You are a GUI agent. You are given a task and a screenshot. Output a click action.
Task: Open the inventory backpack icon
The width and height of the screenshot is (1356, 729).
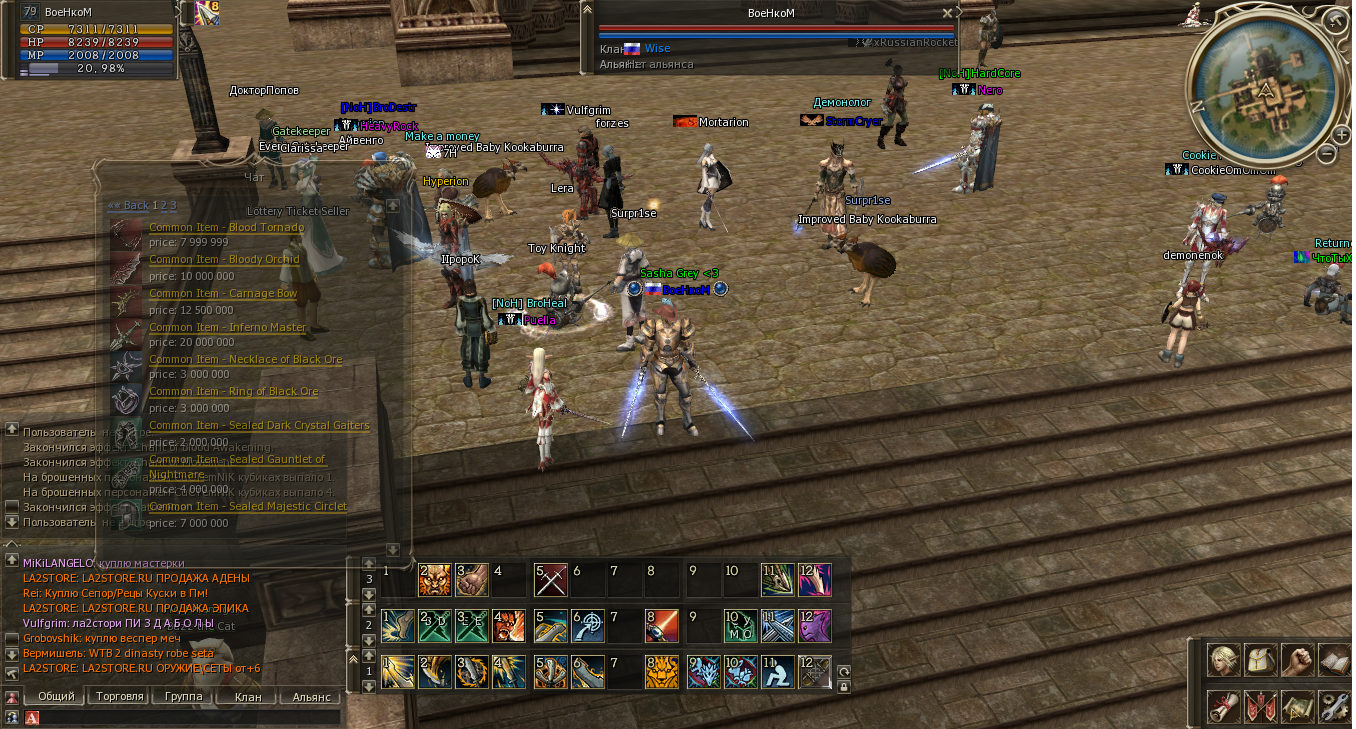coord(1259,660)
